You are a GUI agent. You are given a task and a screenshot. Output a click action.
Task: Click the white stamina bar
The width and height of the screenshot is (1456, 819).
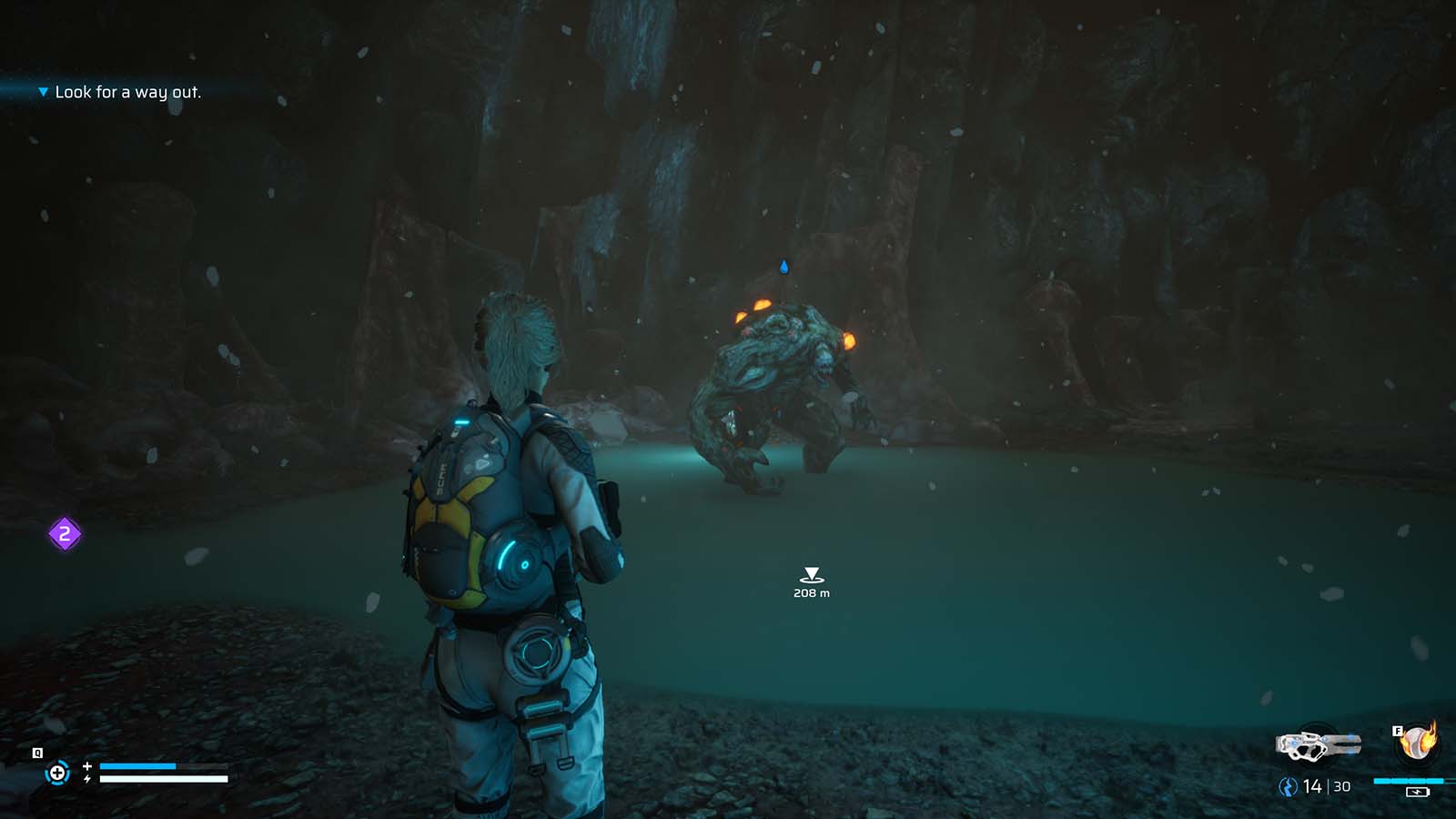(162, 779)
